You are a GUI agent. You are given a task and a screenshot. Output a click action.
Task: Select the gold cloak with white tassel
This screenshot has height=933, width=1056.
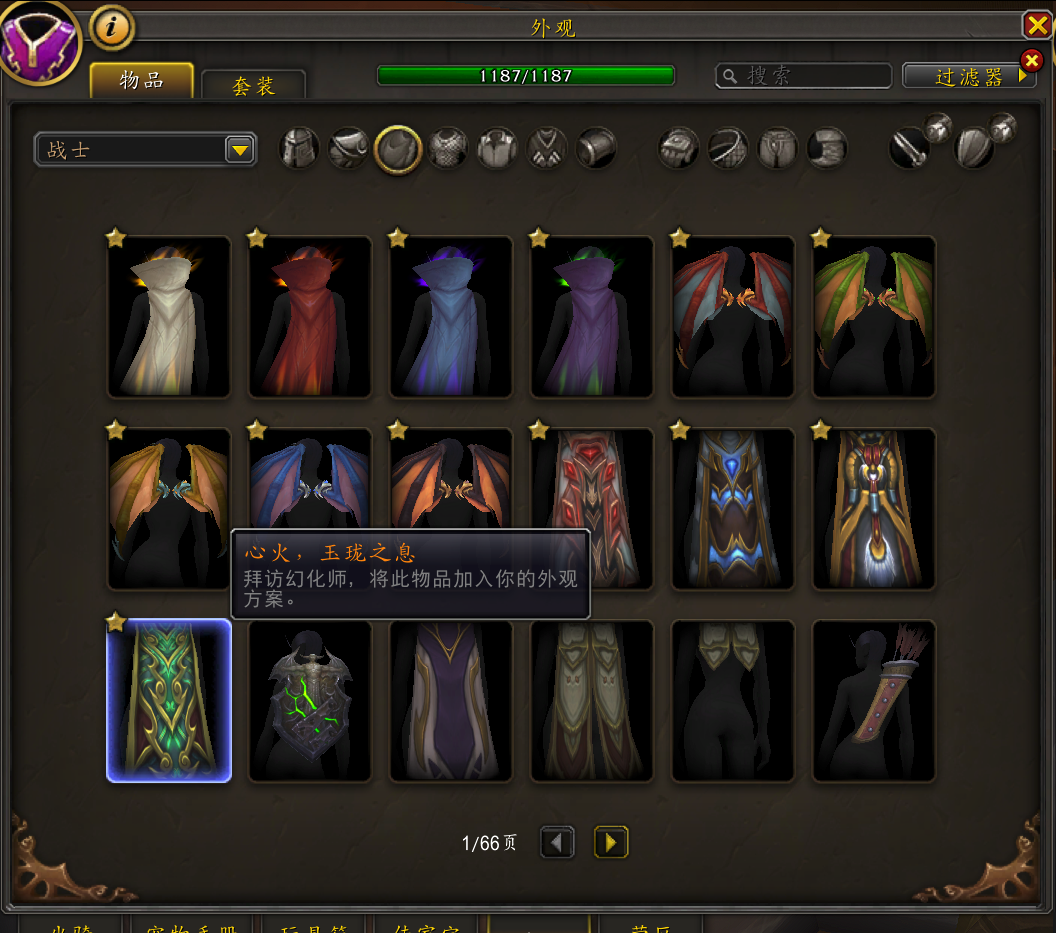tap(874, 509)
